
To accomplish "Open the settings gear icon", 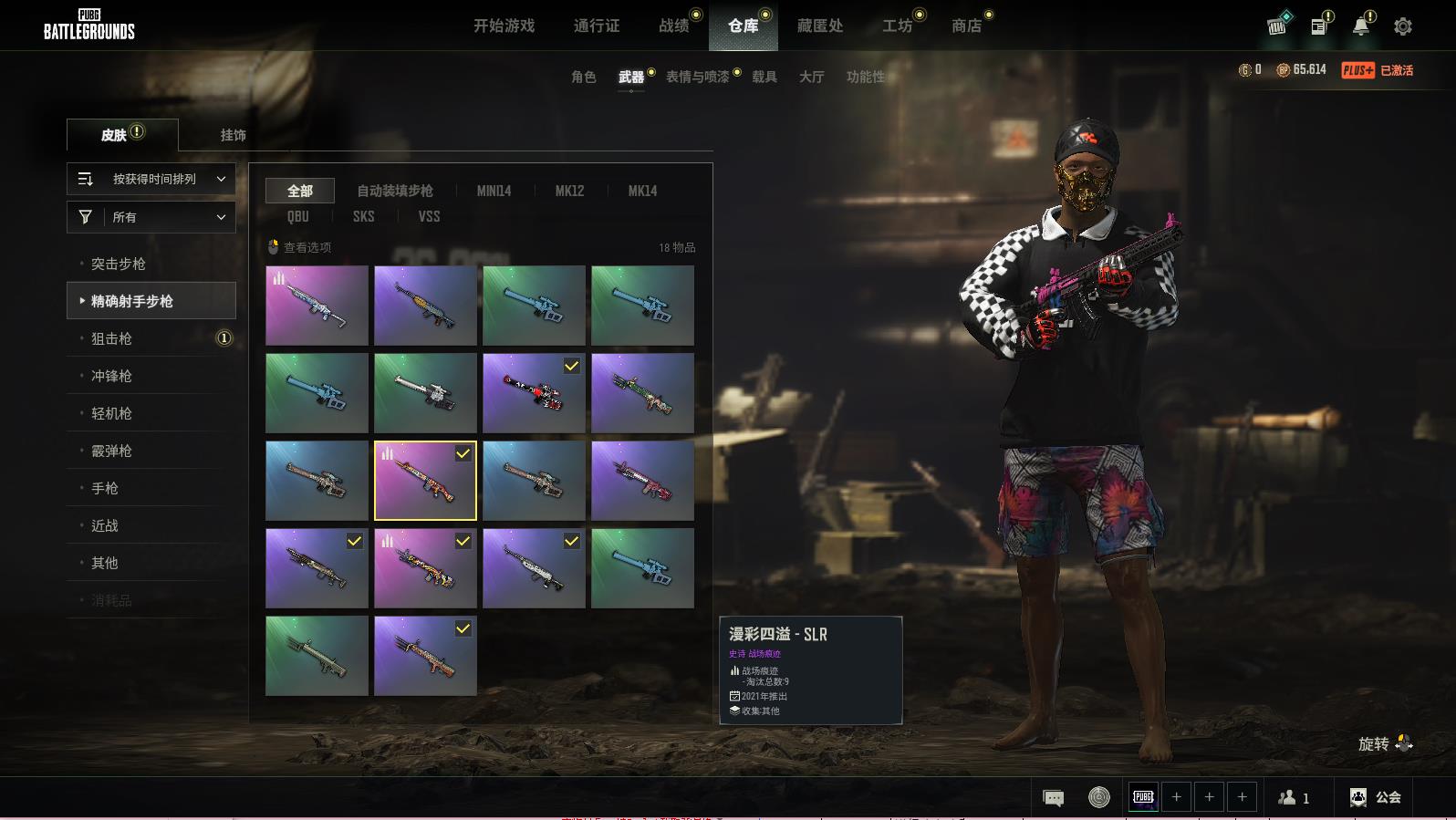I will tap(1402, 26).
